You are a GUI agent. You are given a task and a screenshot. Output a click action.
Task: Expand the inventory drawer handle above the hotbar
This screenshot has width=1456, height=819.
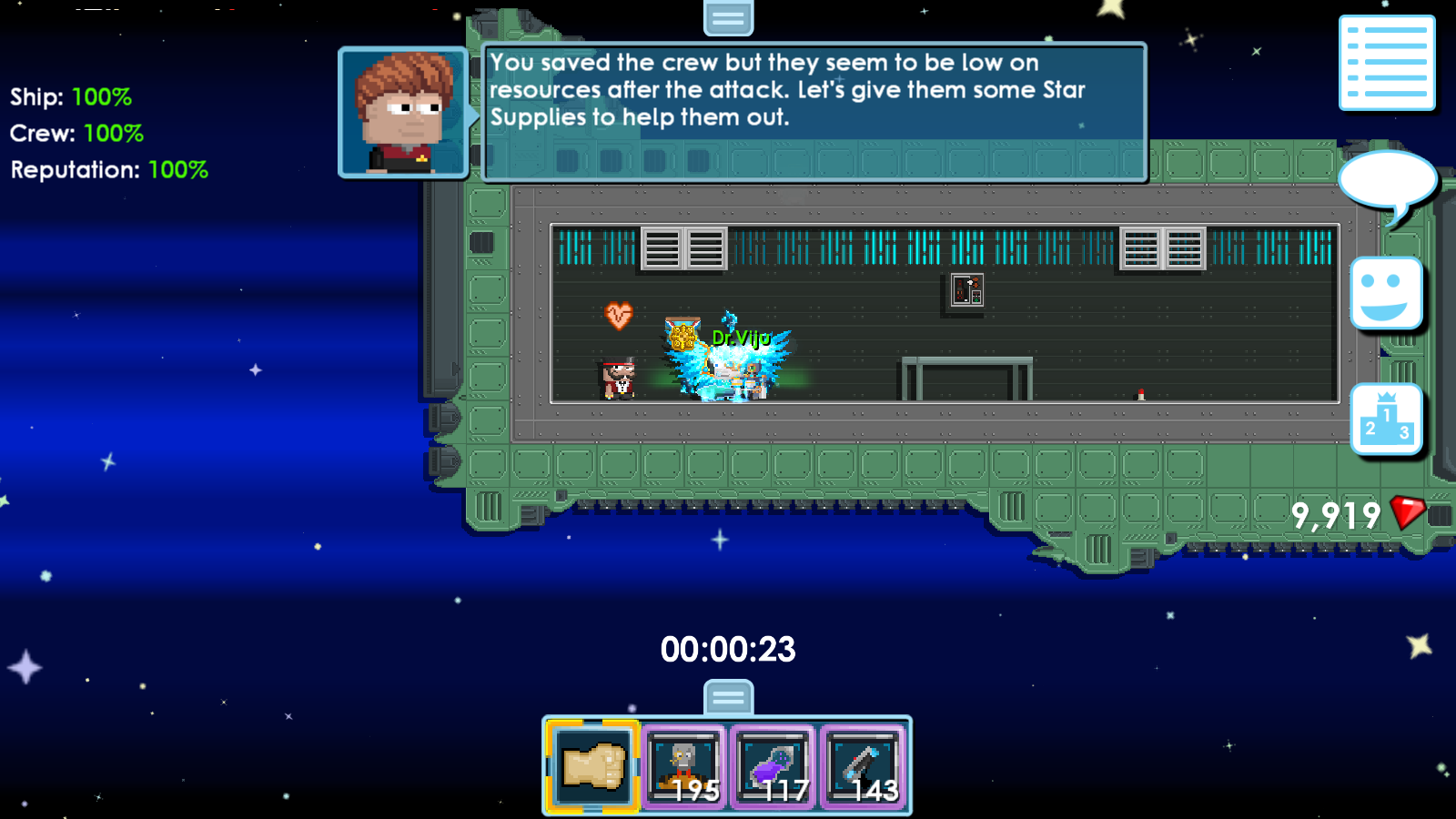[728, 698]
